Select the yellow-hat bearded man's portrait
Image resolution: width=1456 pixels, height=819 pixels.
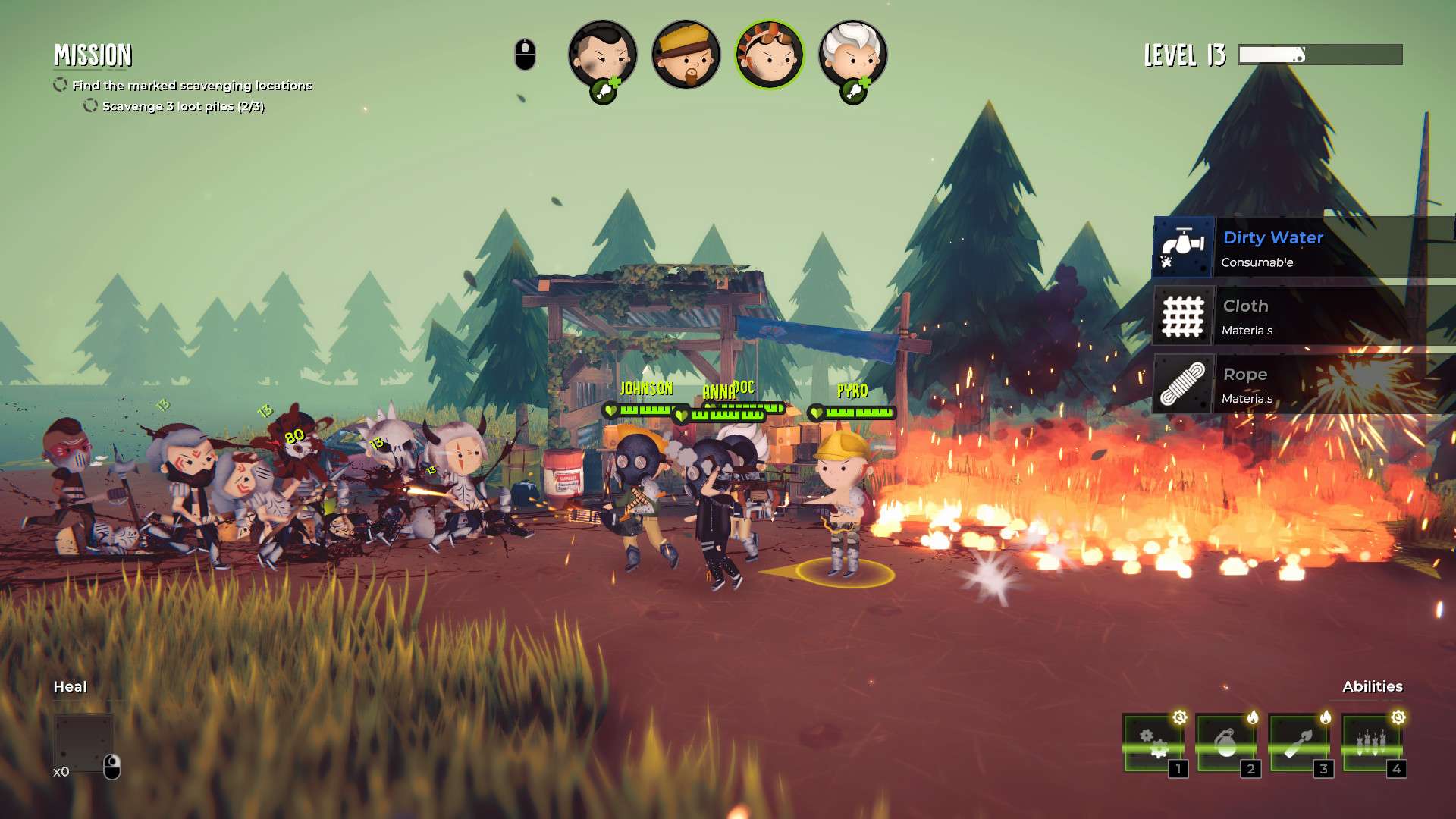tap(686, 55)
